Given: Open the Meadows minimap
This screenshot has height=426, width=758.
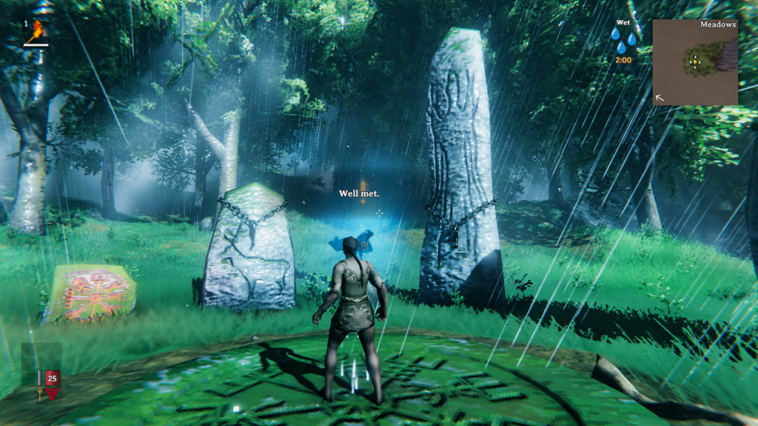Looking at the screenshot, I should click(x=694, y=63).
